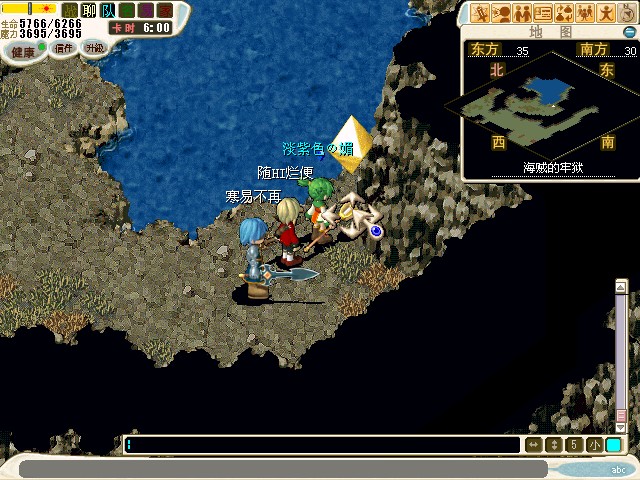Click the vertical arrows chat resize button

point(554,445)
